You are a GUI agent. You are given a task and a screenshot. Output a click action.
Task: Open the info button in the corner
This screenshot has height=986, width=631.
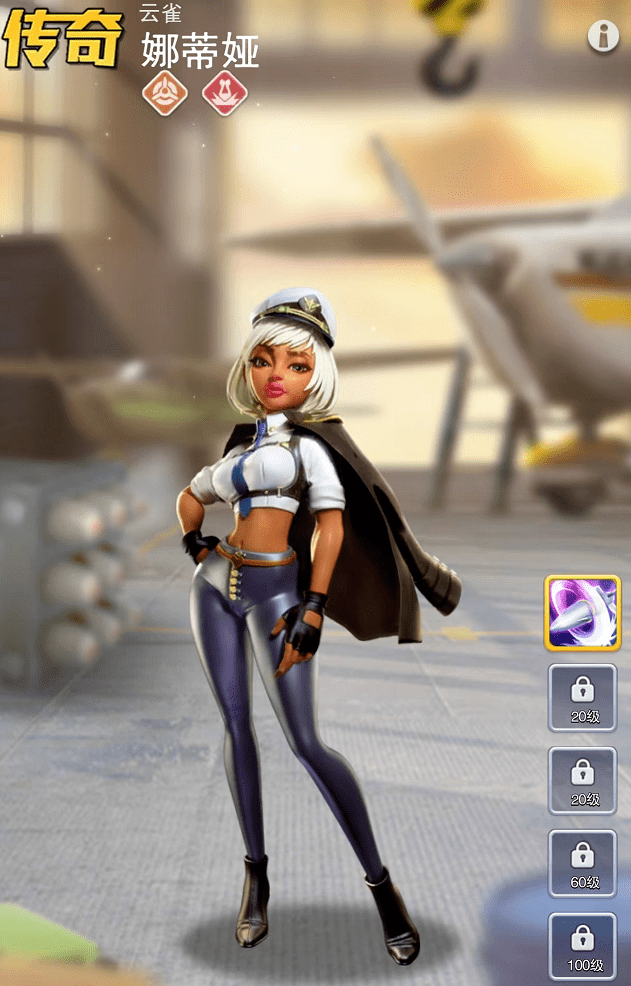[603, 36]
